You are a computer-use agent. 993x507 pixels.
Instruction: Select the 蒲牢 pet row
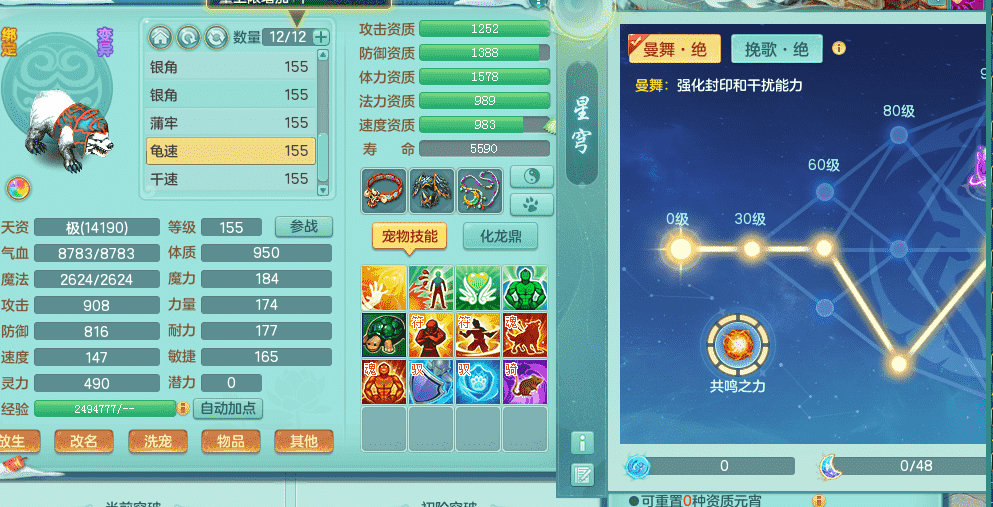[x=231, y=123]
